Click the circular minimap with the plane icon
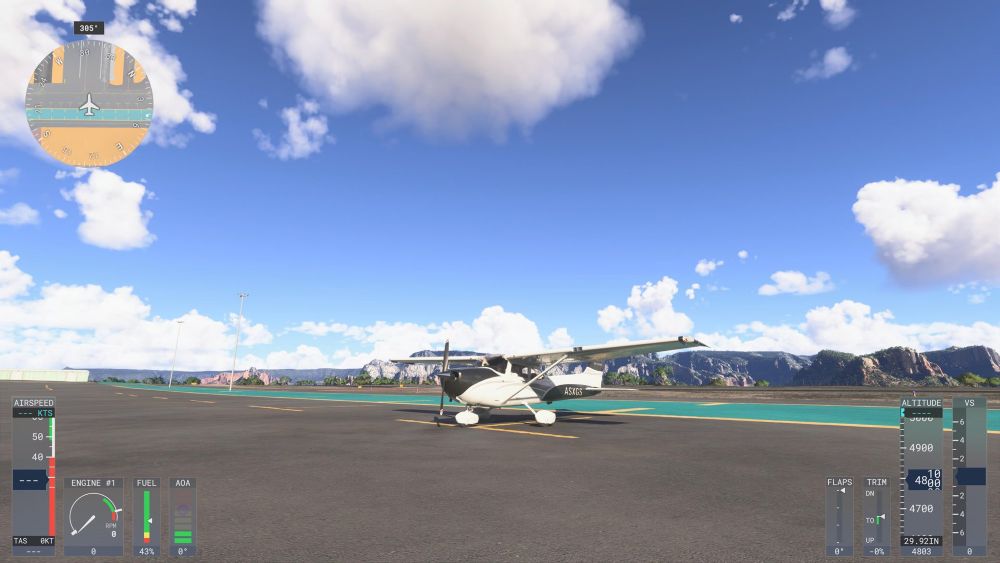This screenshot has height=563, width=1000. pos(89,103)
